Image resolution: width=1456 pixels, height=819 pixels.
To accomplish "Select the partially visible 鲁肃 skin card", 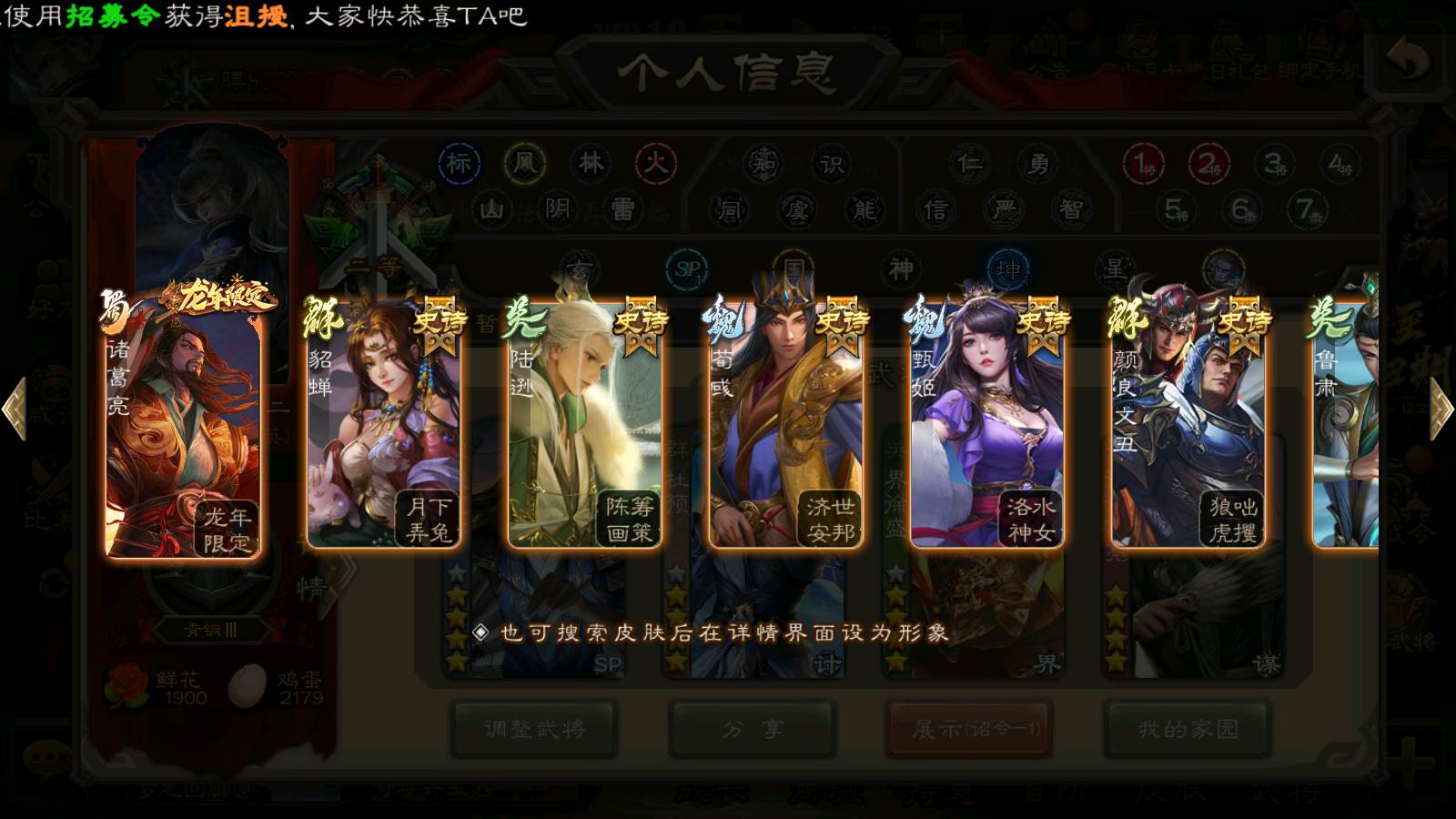I will pyautogui.click(x=1347, y=428).
